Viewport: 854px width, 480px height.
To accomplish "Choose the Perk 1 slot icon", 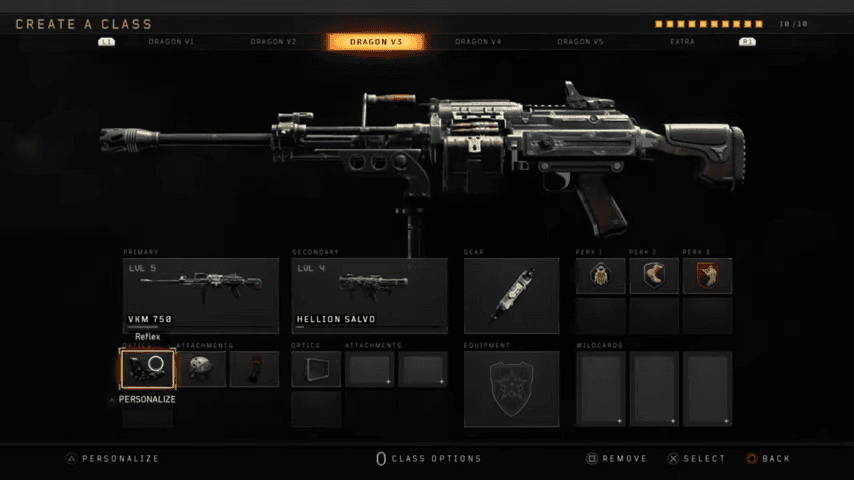I will pos(601,276).
